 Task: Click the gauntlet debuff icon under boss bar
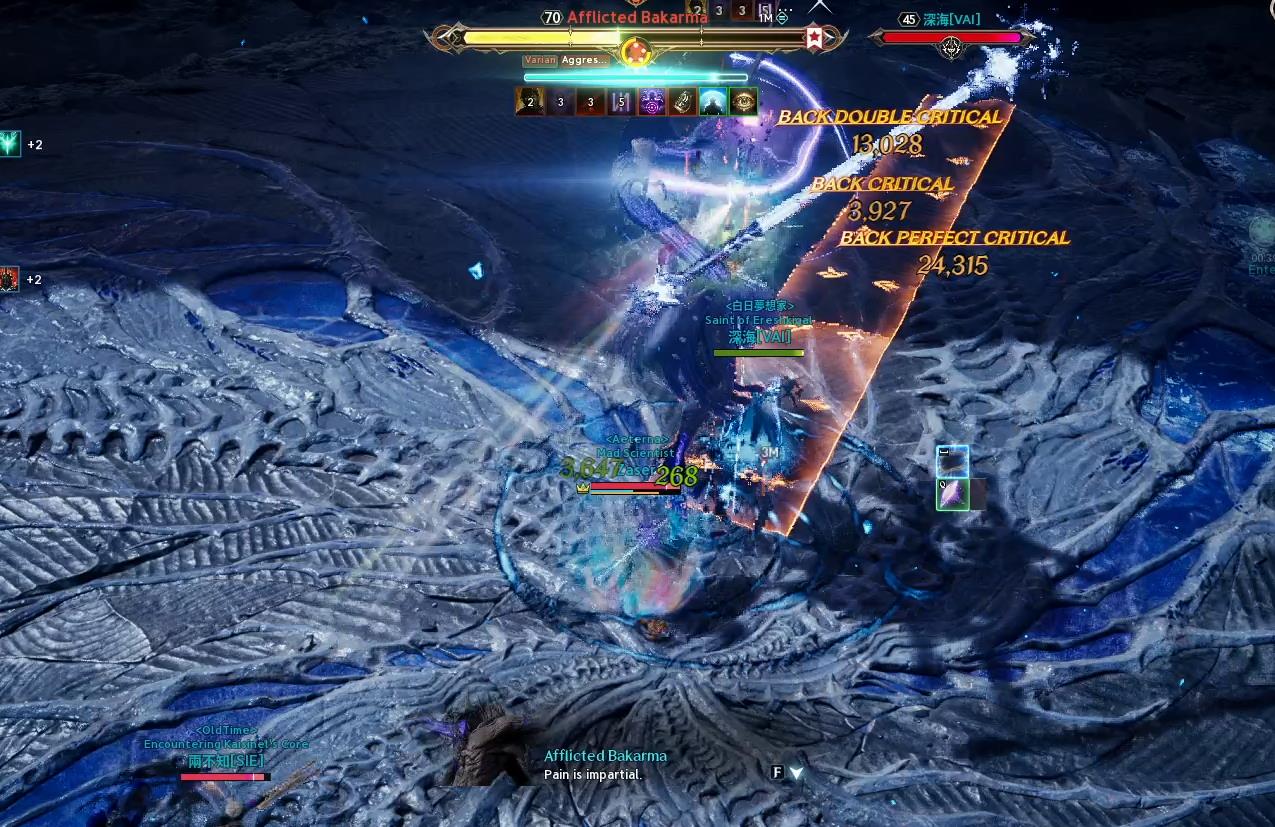coord(683,102)
